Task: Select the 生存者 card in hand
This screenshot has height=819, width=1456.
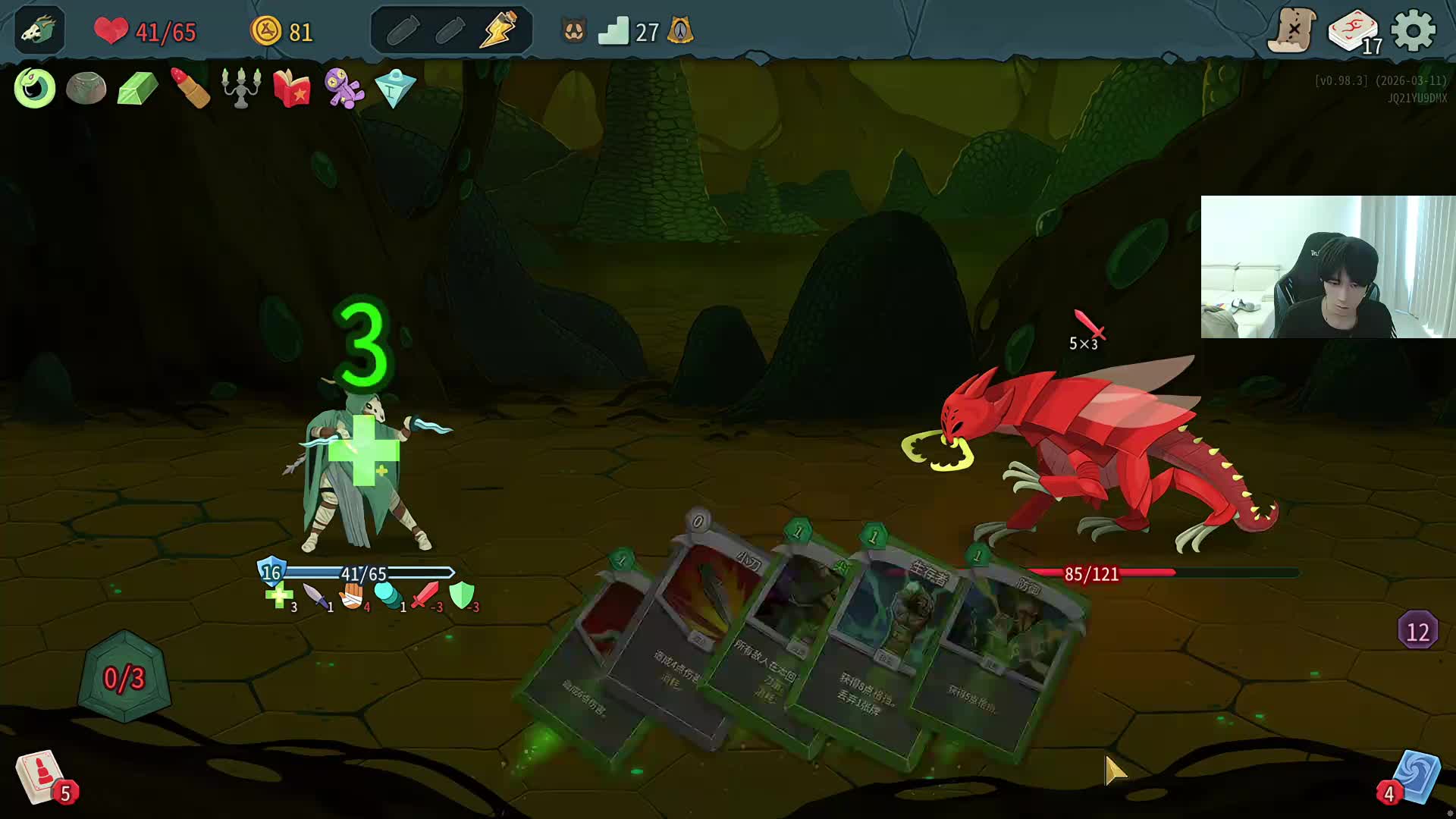Action: tap(872, 660)
